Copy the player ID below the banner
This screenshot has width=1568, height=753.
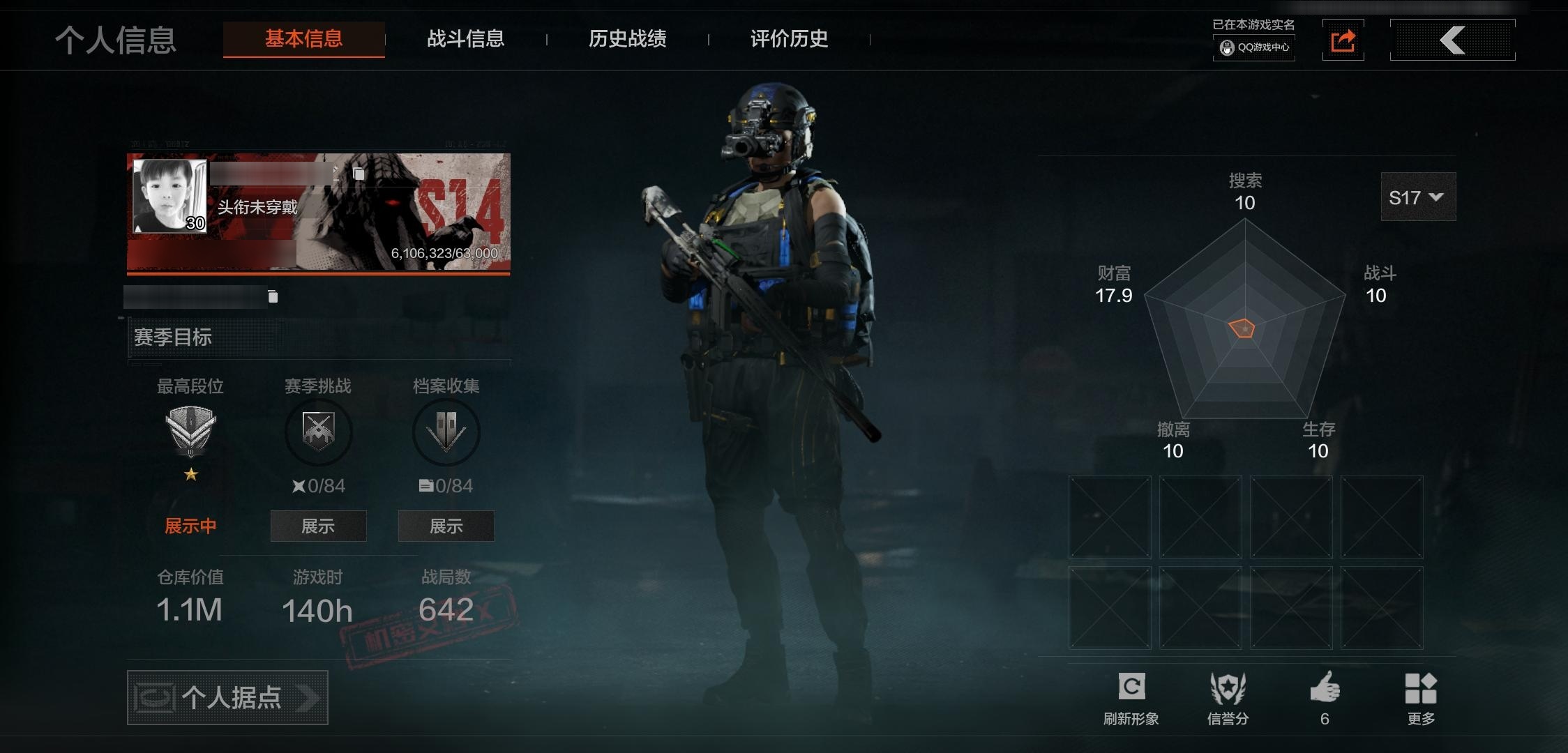(273, 297)
